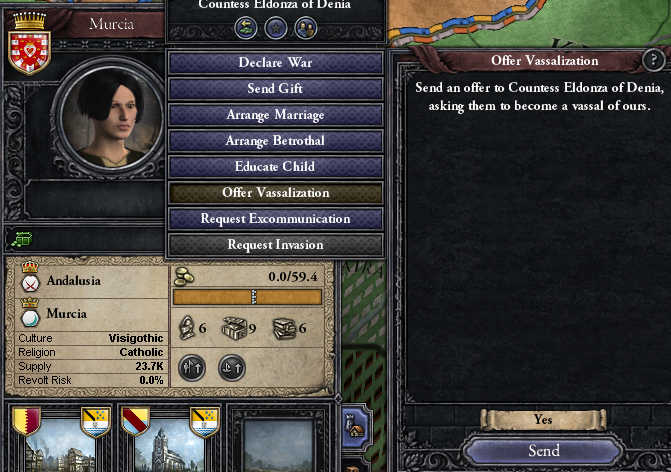Choose the Offer Vassalization option
Viewport: 671px width, 472px height.
click(x=275, y=193)
